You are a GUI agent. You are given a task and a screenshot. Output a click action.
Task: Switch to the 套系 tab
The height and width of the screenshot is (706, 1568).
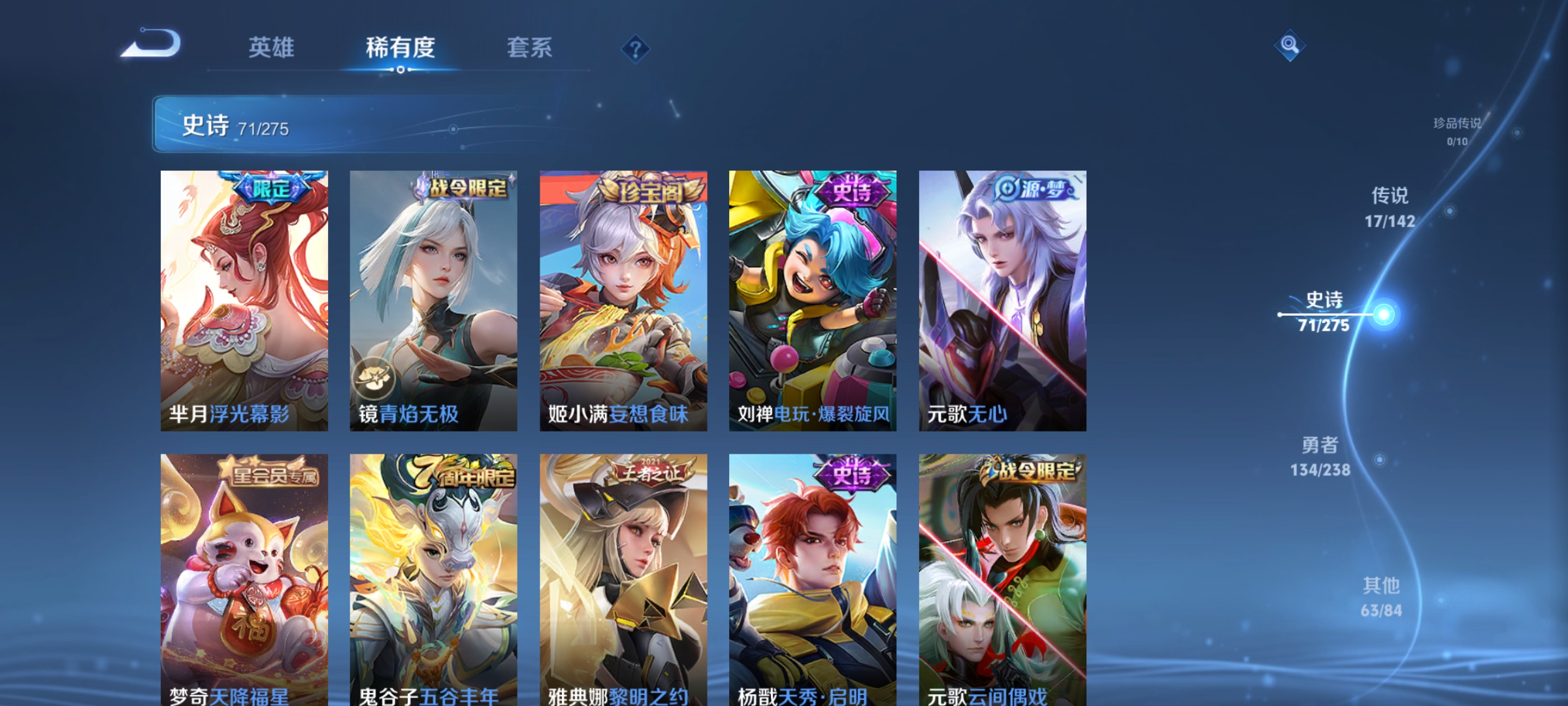(530, 47)
